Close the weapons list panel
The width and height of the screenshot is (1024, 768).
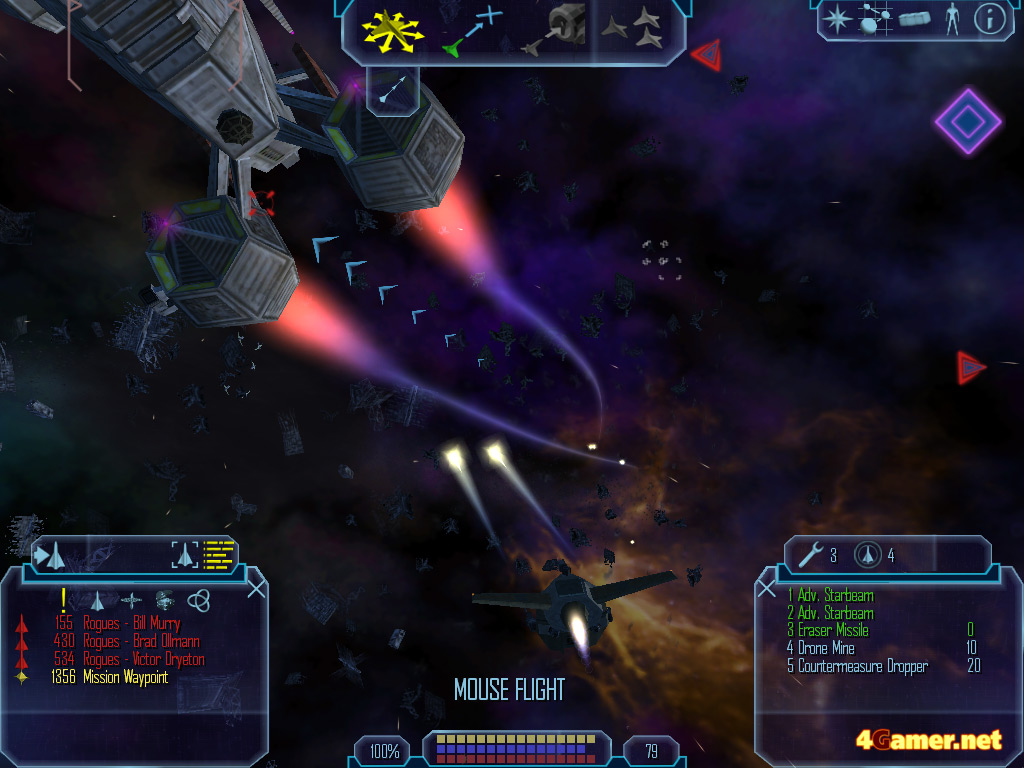coord(767,588)
